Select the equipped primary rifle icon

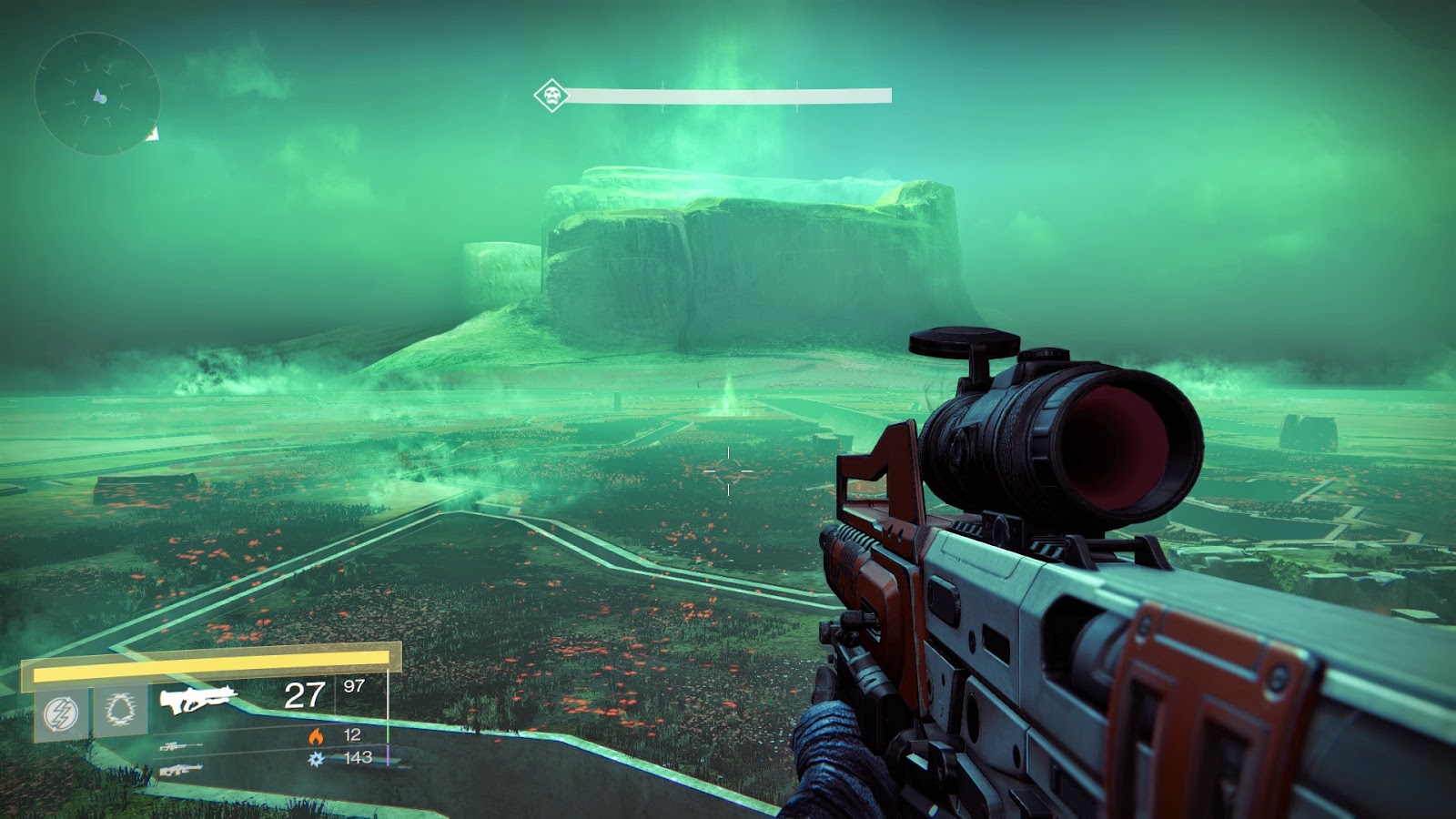click(197, 699)
